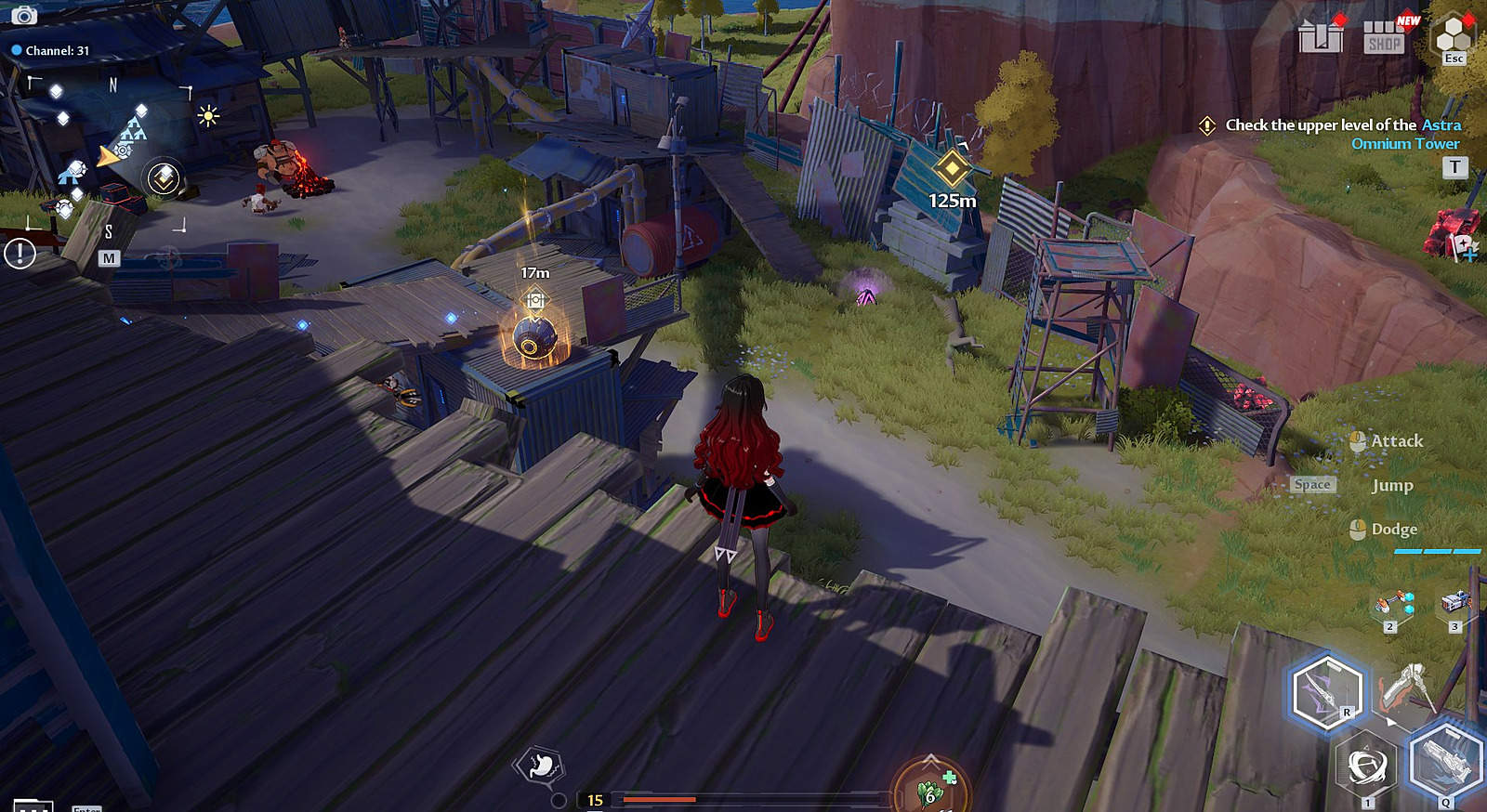Open the gift box rewards icon
Viewport: 1487px width, 812px height.
coord(1321,35)
